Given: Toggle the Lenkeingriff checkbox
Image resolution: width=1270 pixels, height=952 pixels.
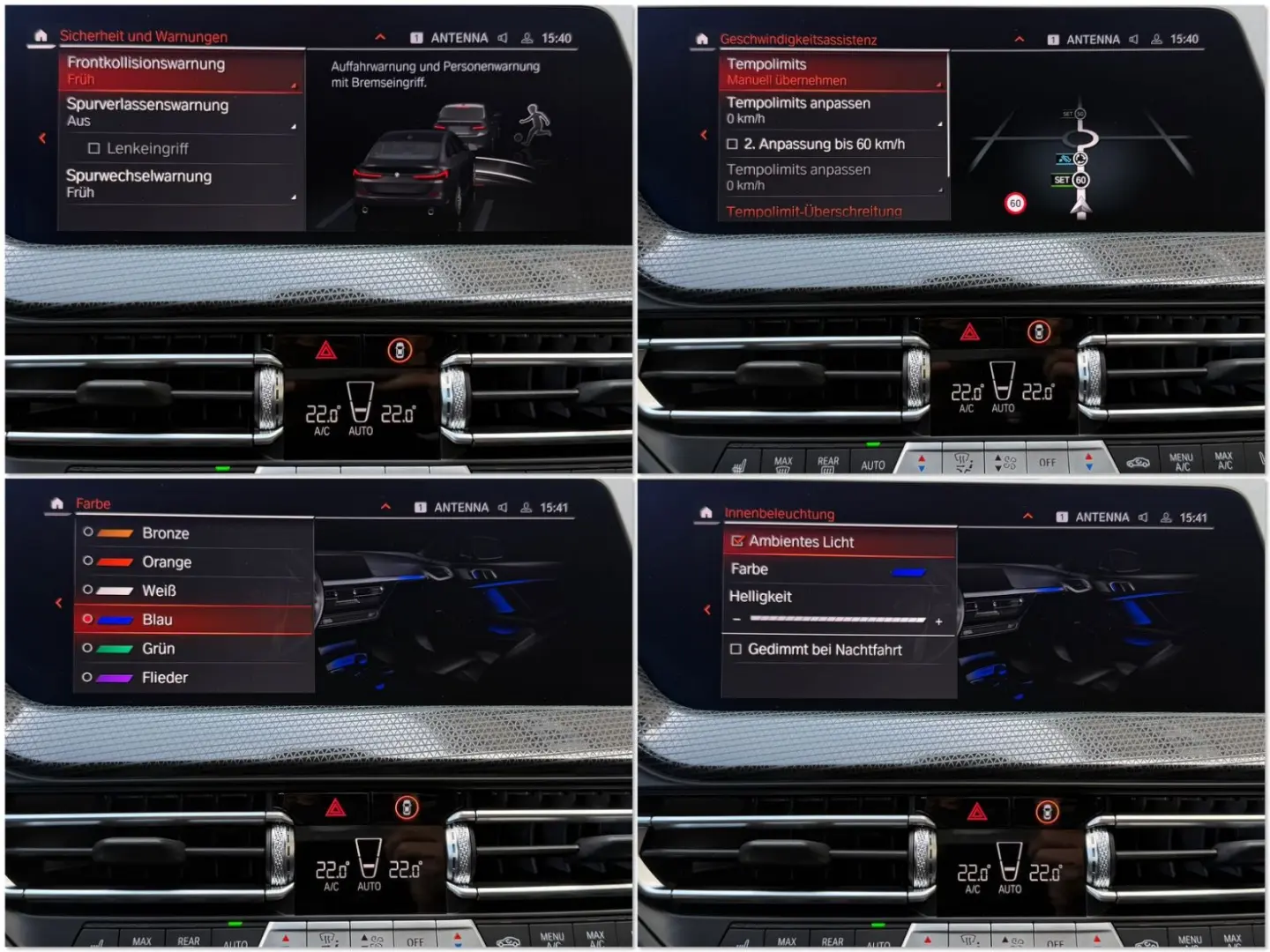Looking at the screenshot, I should pos(94,149).
